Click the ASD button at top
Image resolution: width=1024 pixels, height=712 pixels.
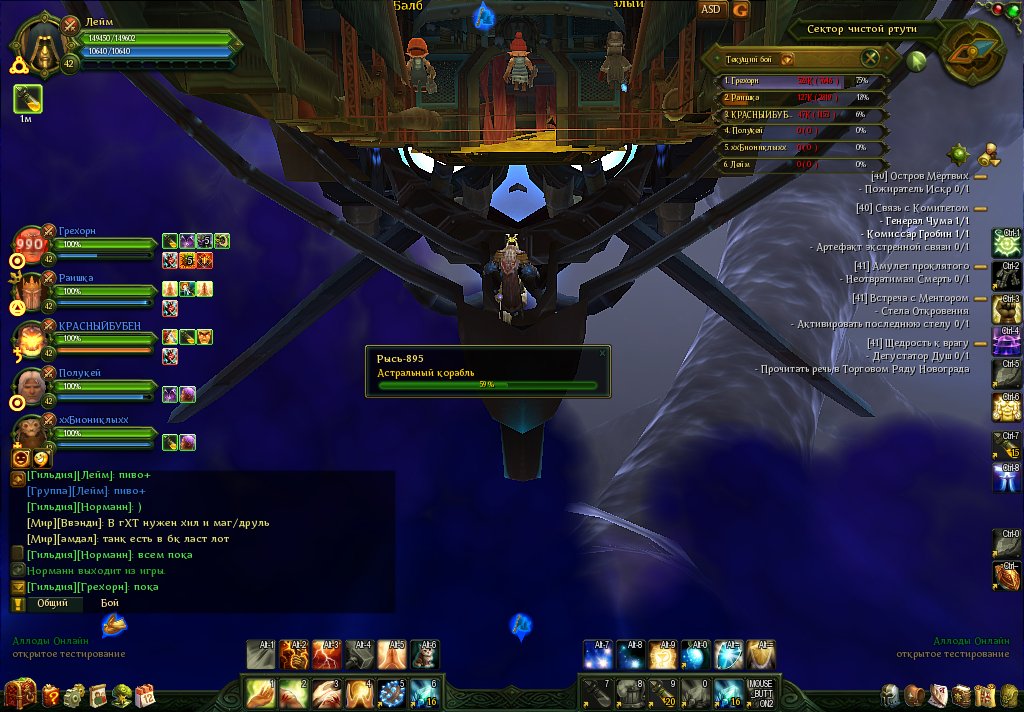click(711, 9)
